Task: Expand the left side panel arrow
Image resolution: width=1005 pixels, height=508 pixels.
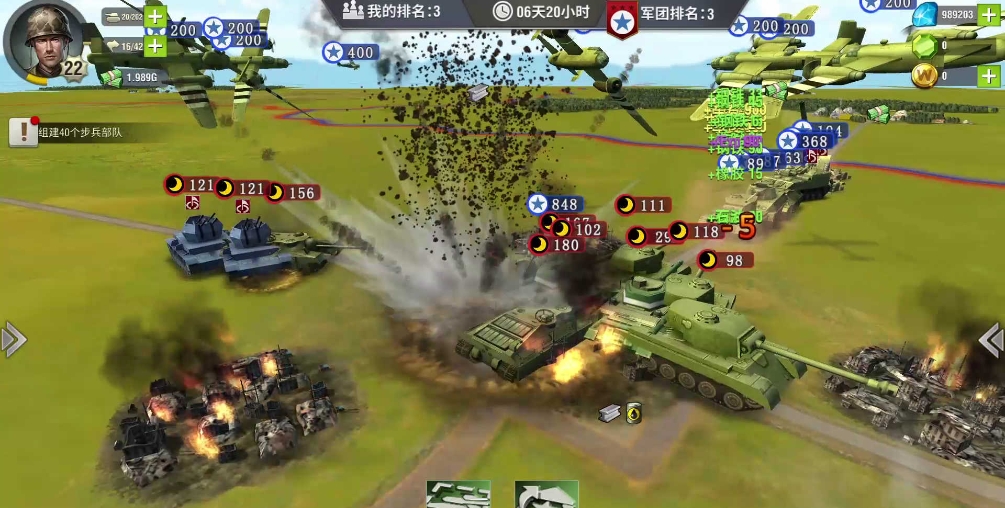Action: coord(13,340)
